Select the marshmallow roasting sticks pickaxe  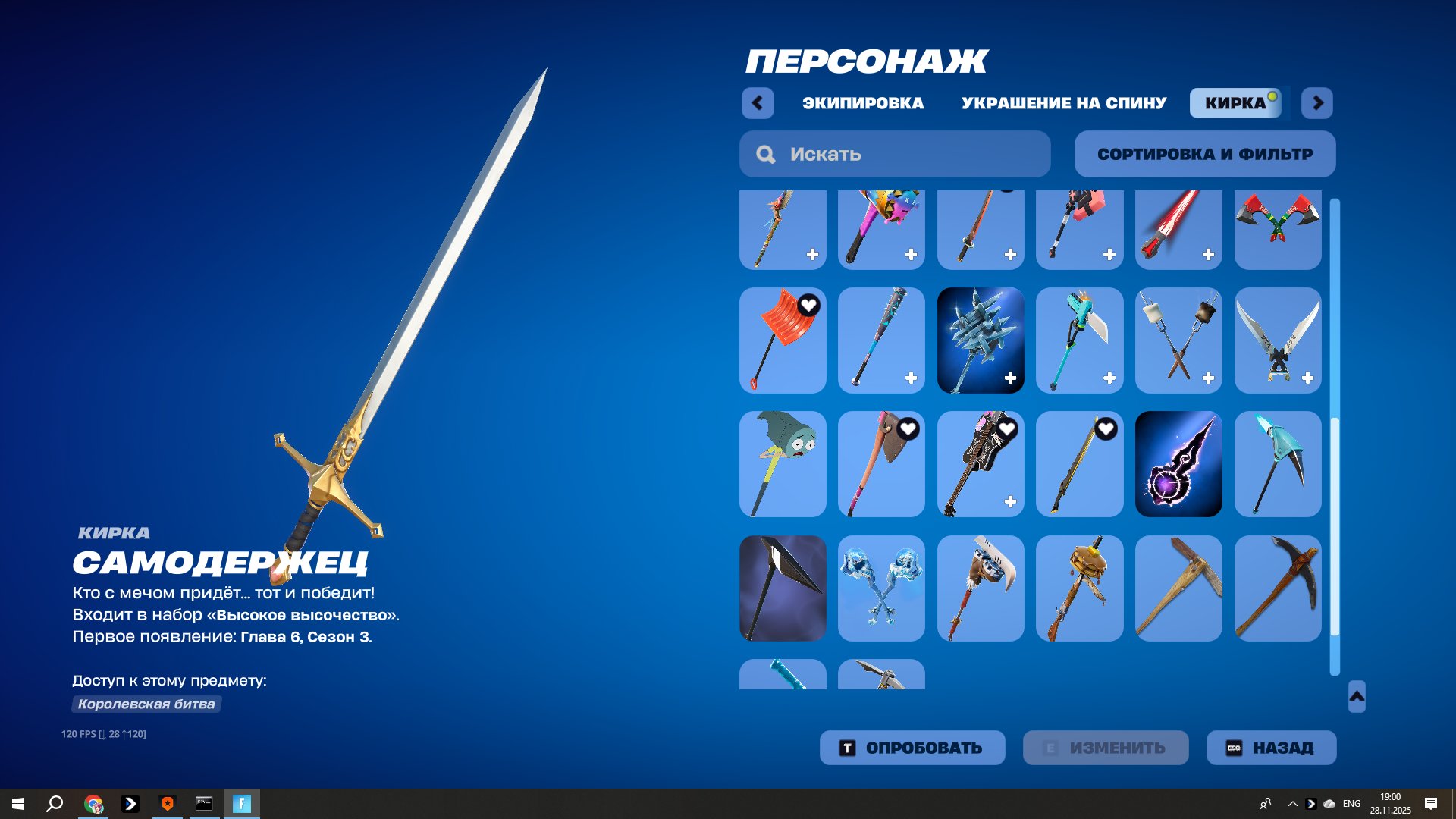click(1178, 340)
